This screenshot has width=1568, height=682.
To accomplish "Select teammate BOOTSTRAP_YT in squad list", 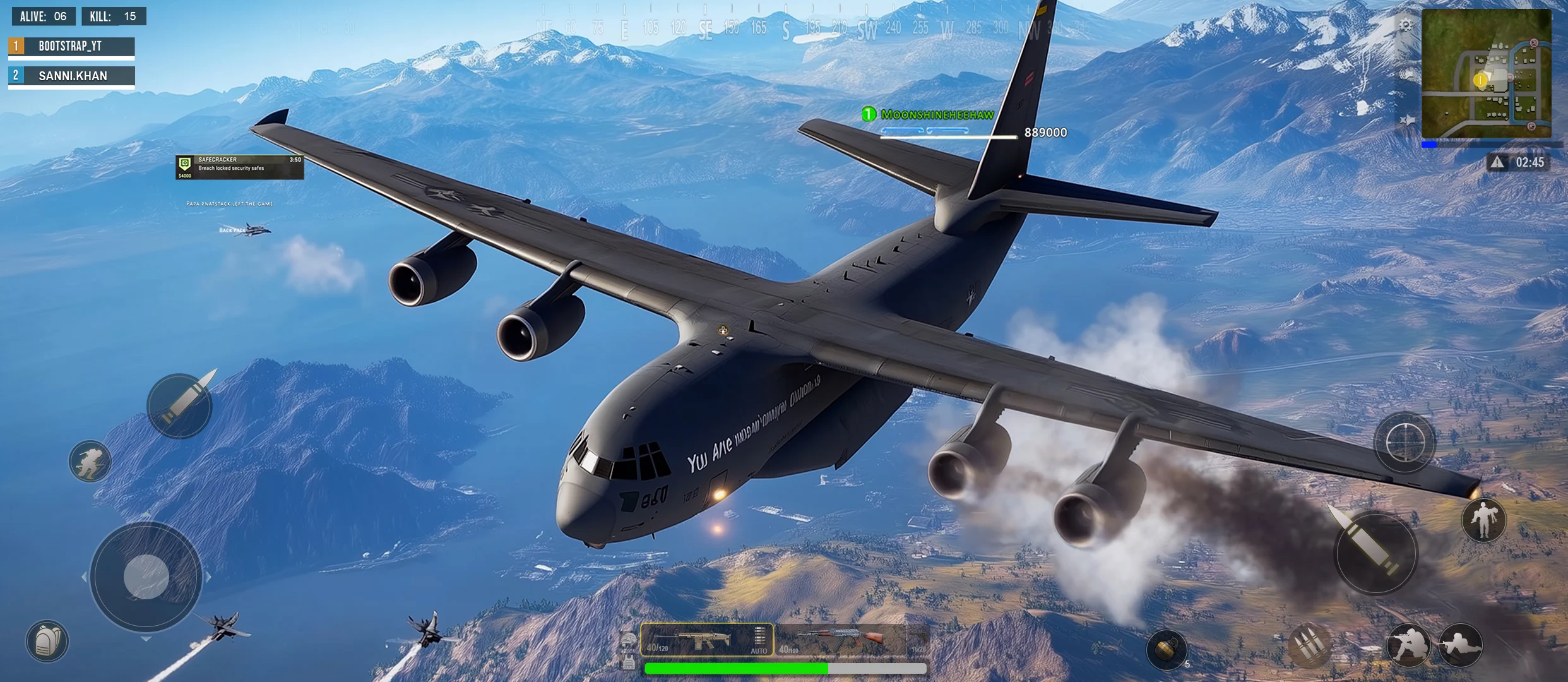I will click(x=71, y=46).
